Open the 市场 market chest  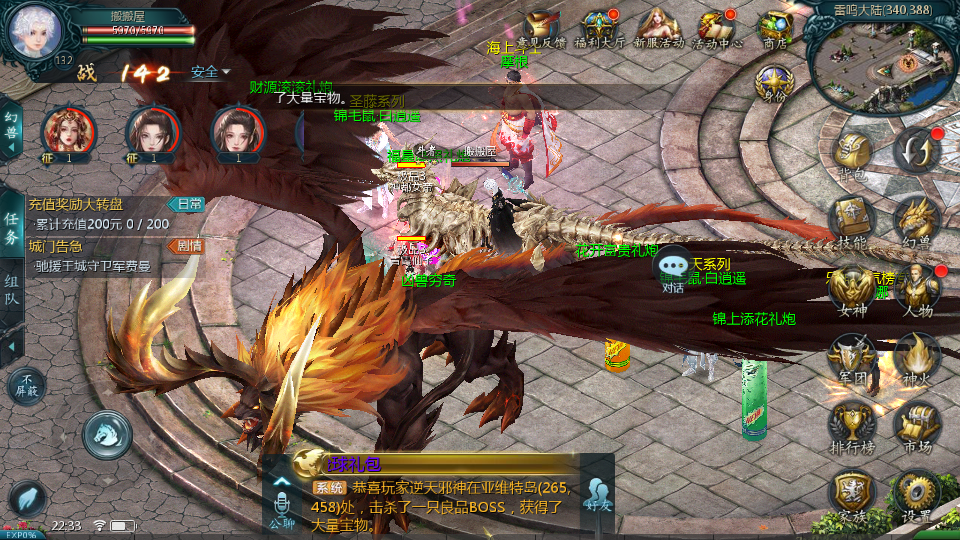pos(916,425)
